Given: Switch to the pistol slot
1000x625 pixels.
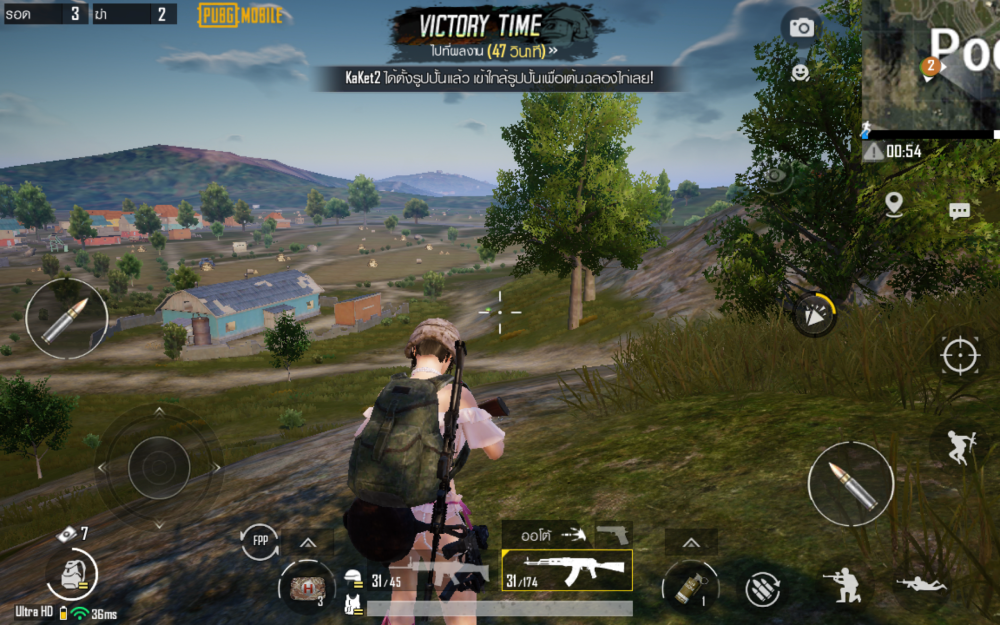Looking at the screenshot, I should 612,535.
